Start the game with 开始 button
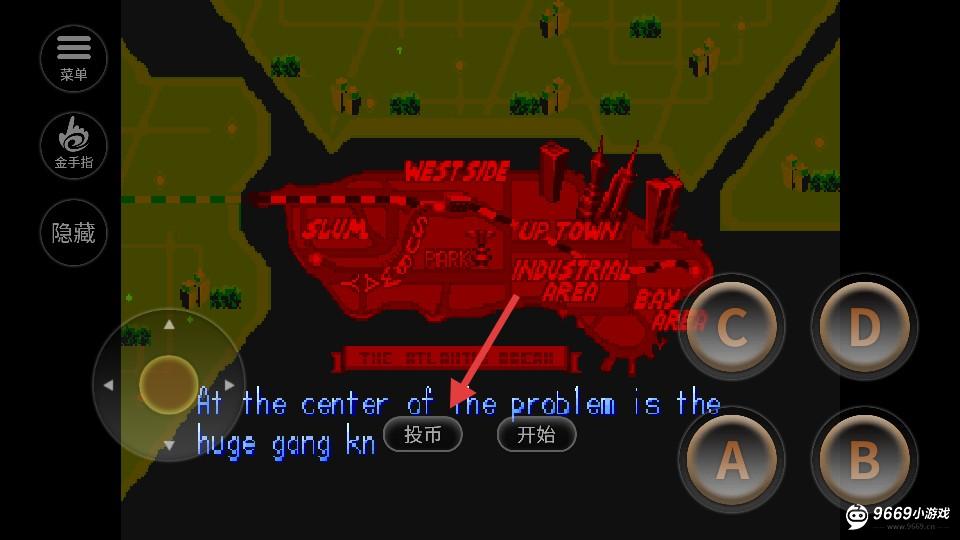 tap(536, 434)
